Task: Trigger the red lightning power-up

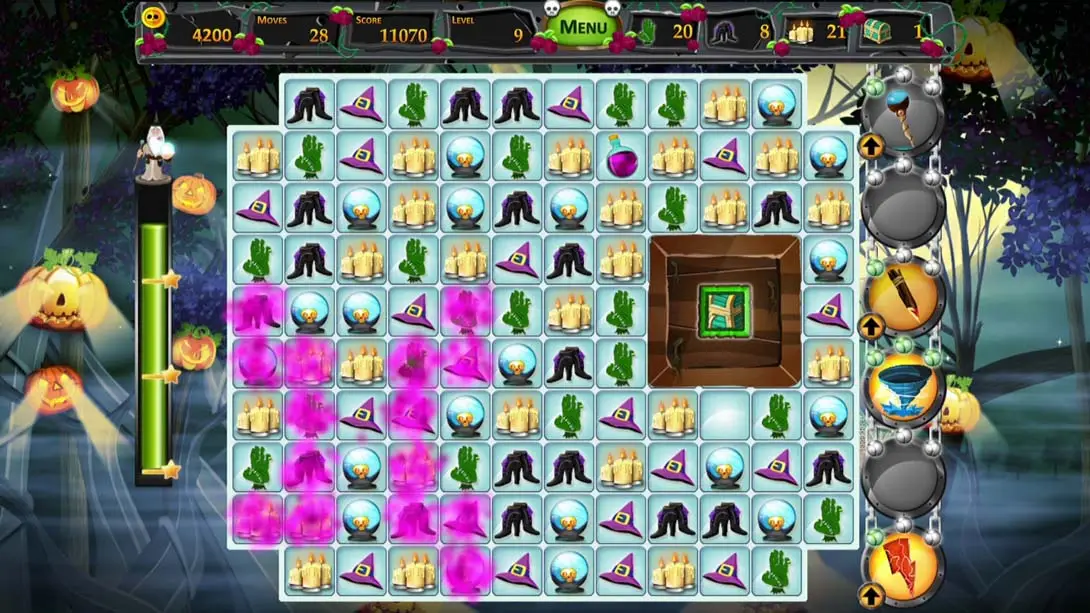Action: pyautogui.click(x=905, y=566)
